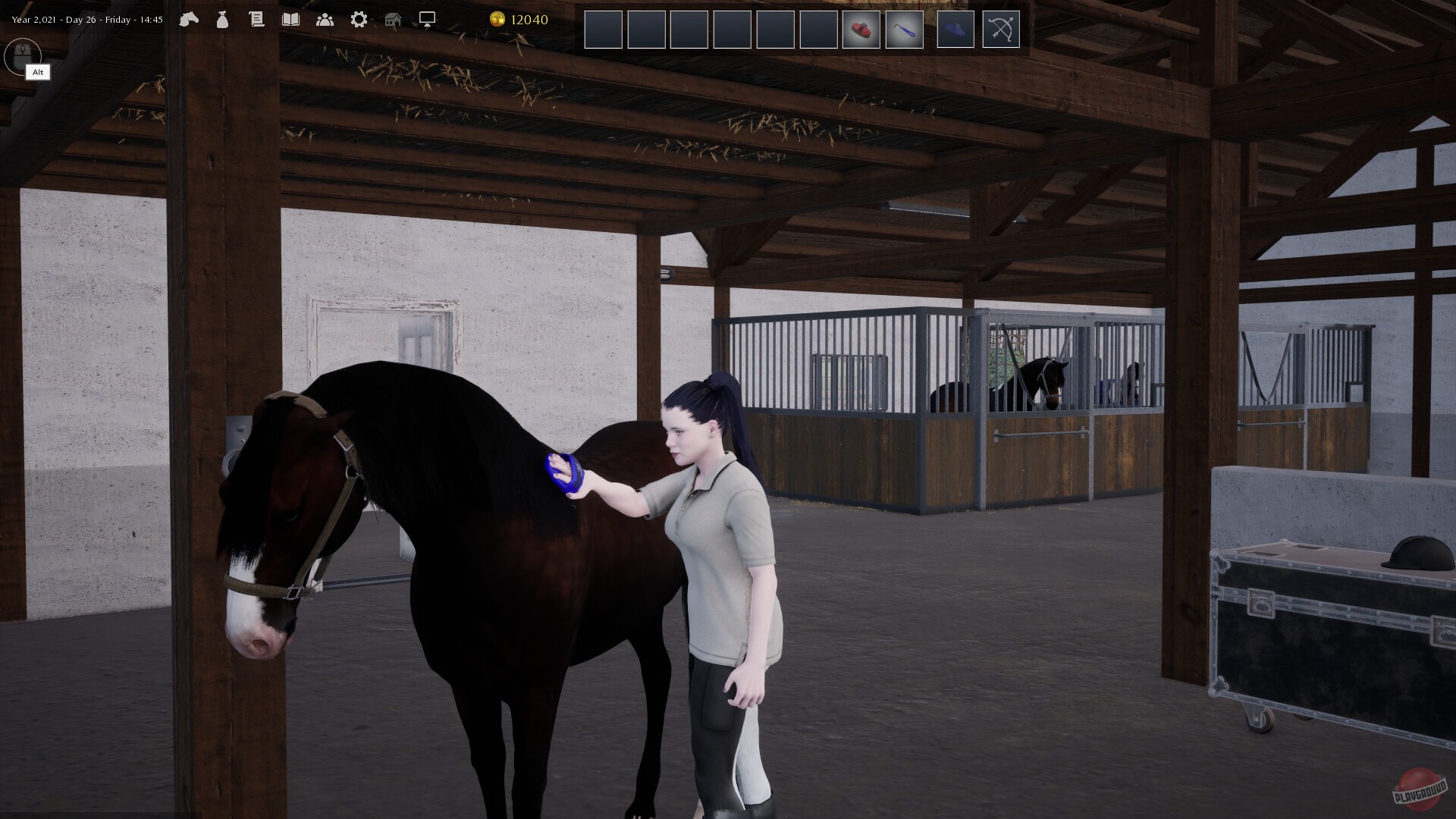The height and width of the screenshot is (819, 1456).
Task: Open the book encyclopedia icon
Action: (x=291, y=20)
